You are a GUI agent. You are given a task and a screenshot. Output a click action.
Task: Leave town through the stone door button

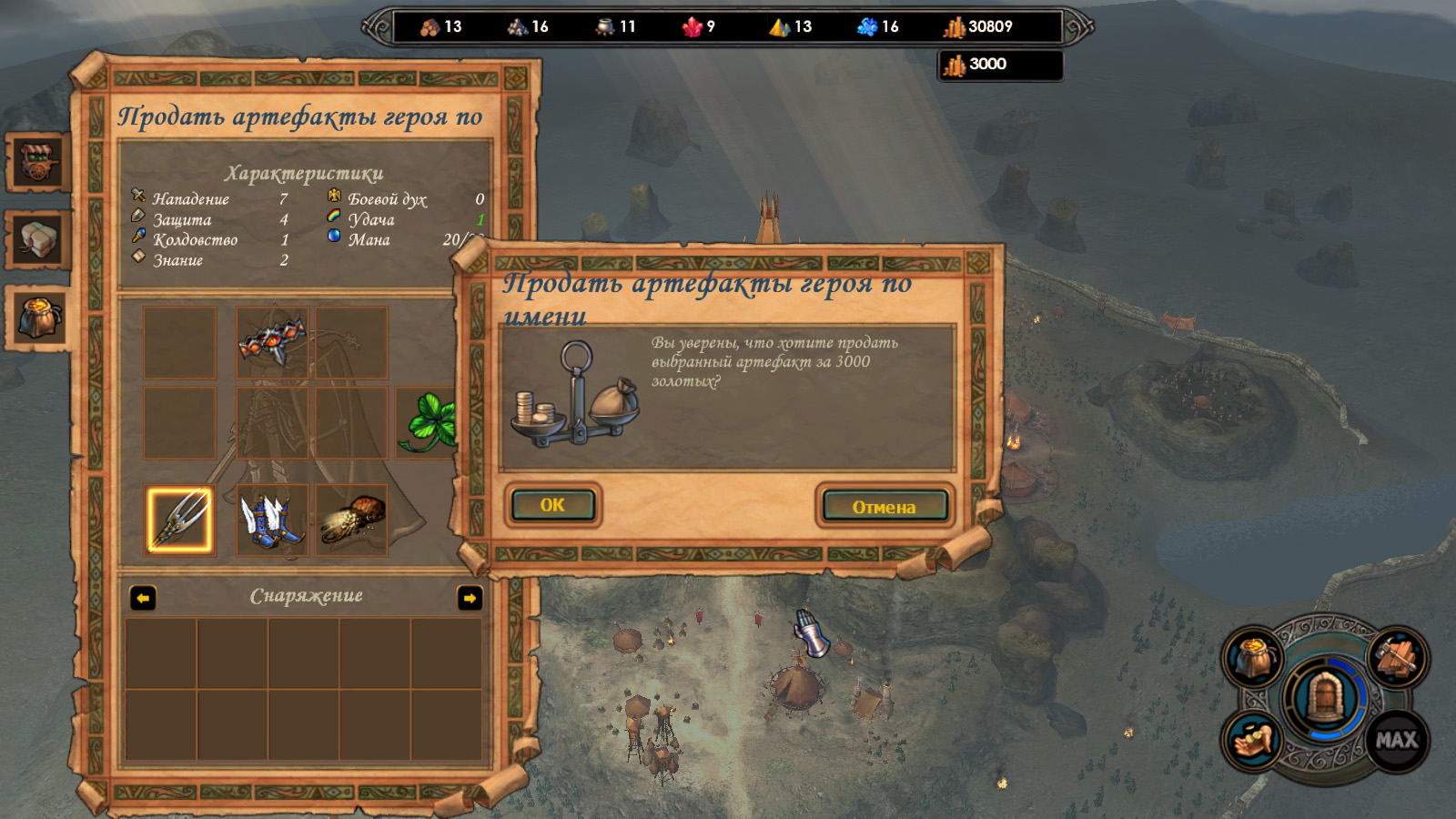(x=1325, y=699)
